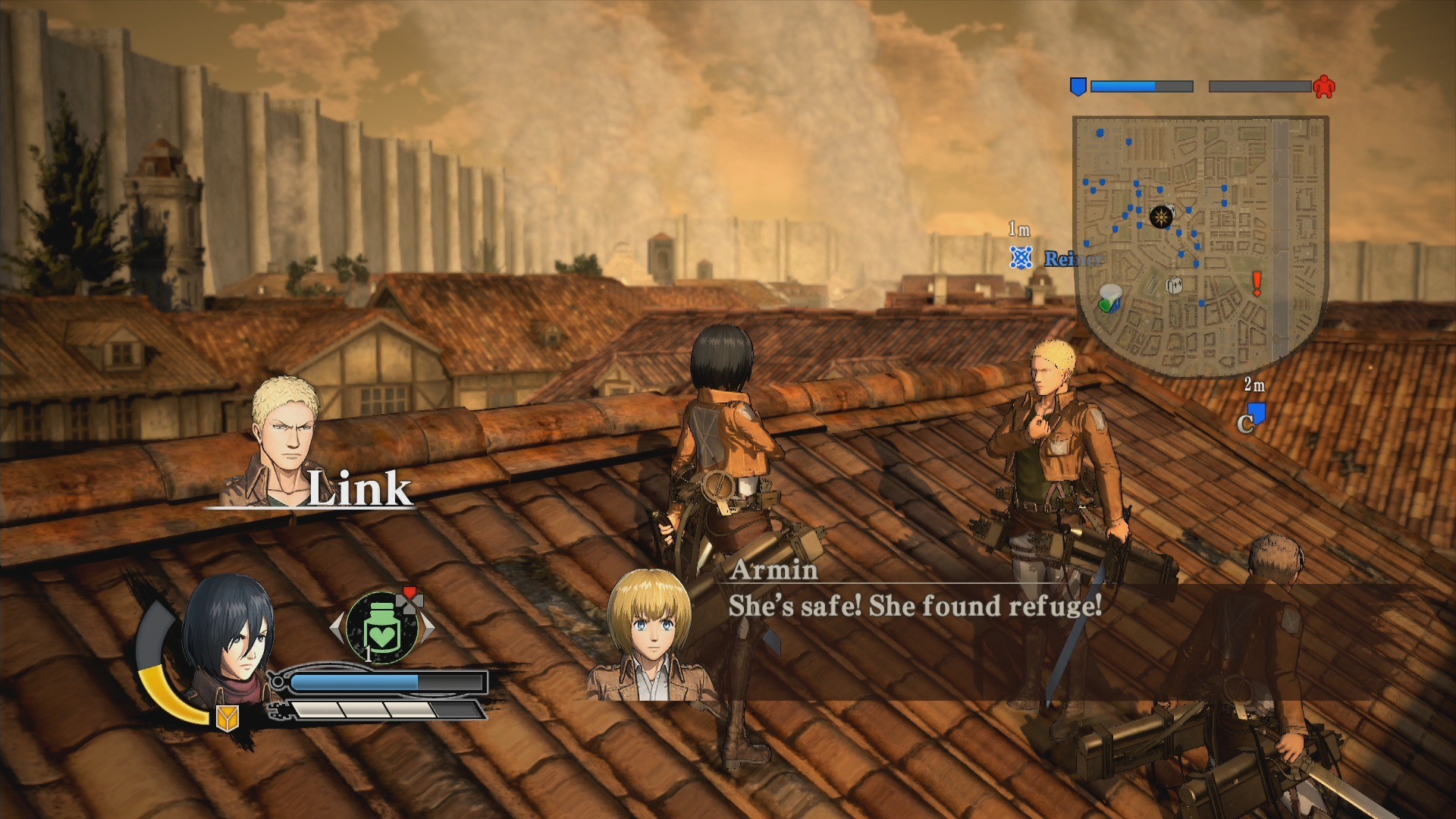Click the supply backpack icon on the minimap
The image size is (1456, 819).
tap(1173, 286)
